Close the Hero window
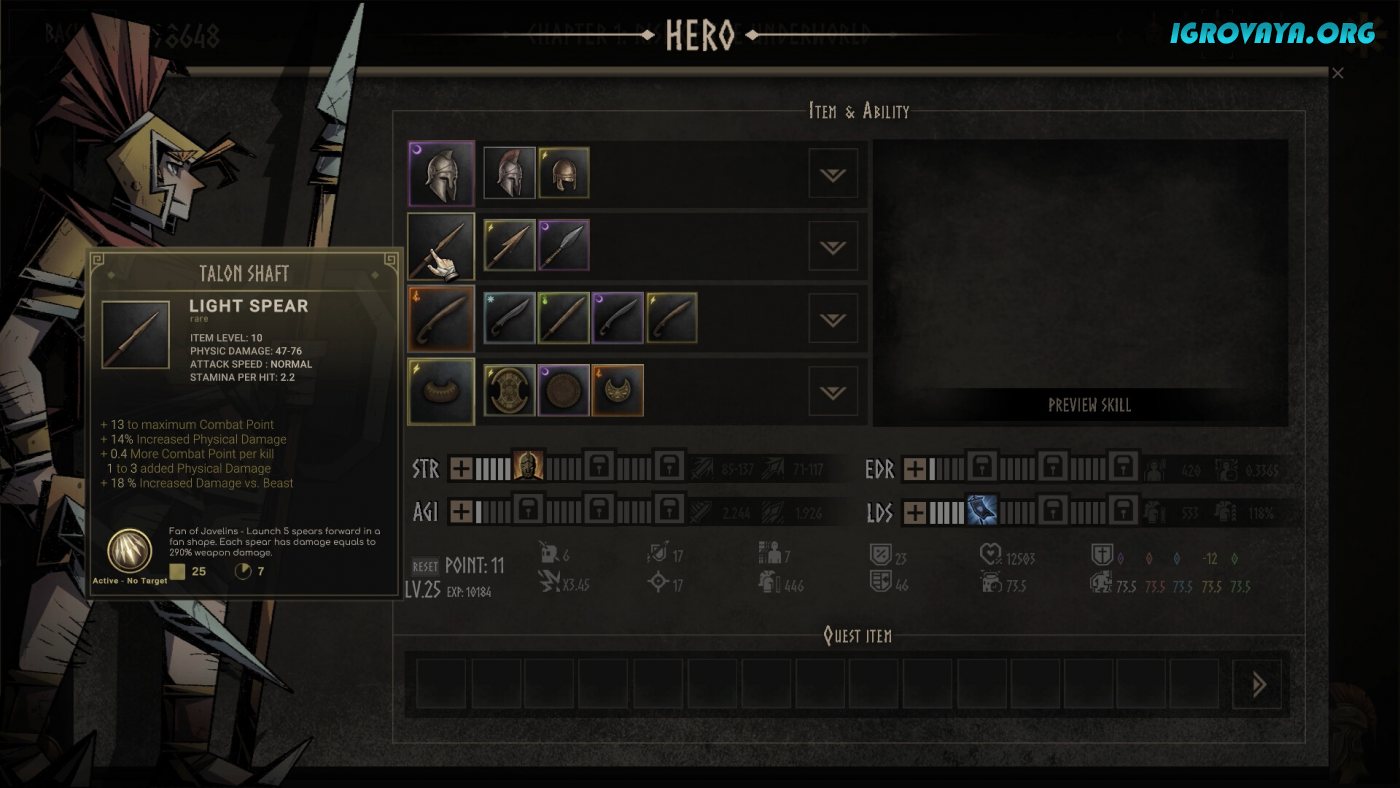Image resolution: width=1400 pixels, height=788 pixels. (x=1337, y=73)
